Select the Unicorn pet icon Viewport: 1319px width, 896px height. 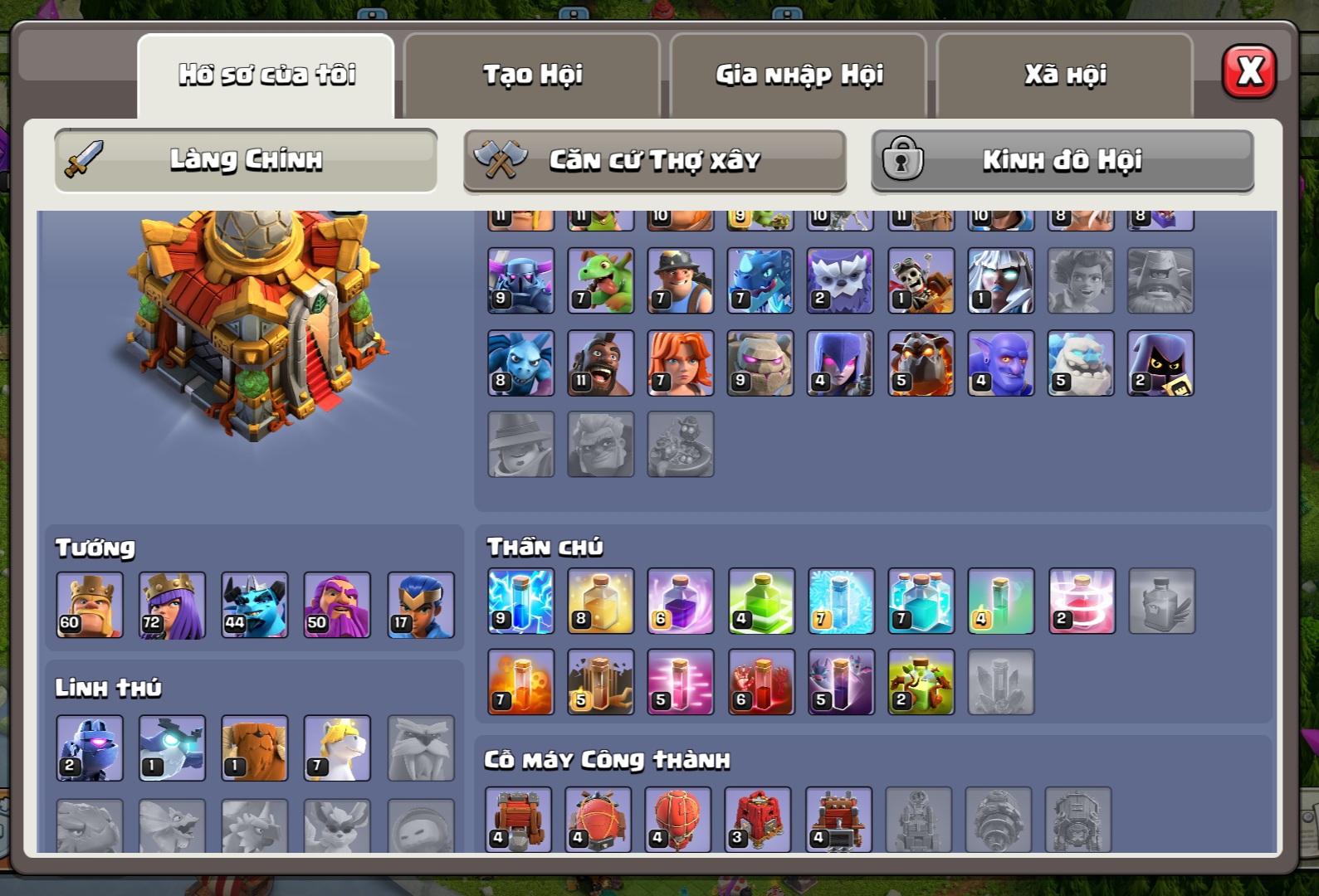point(337,748)
